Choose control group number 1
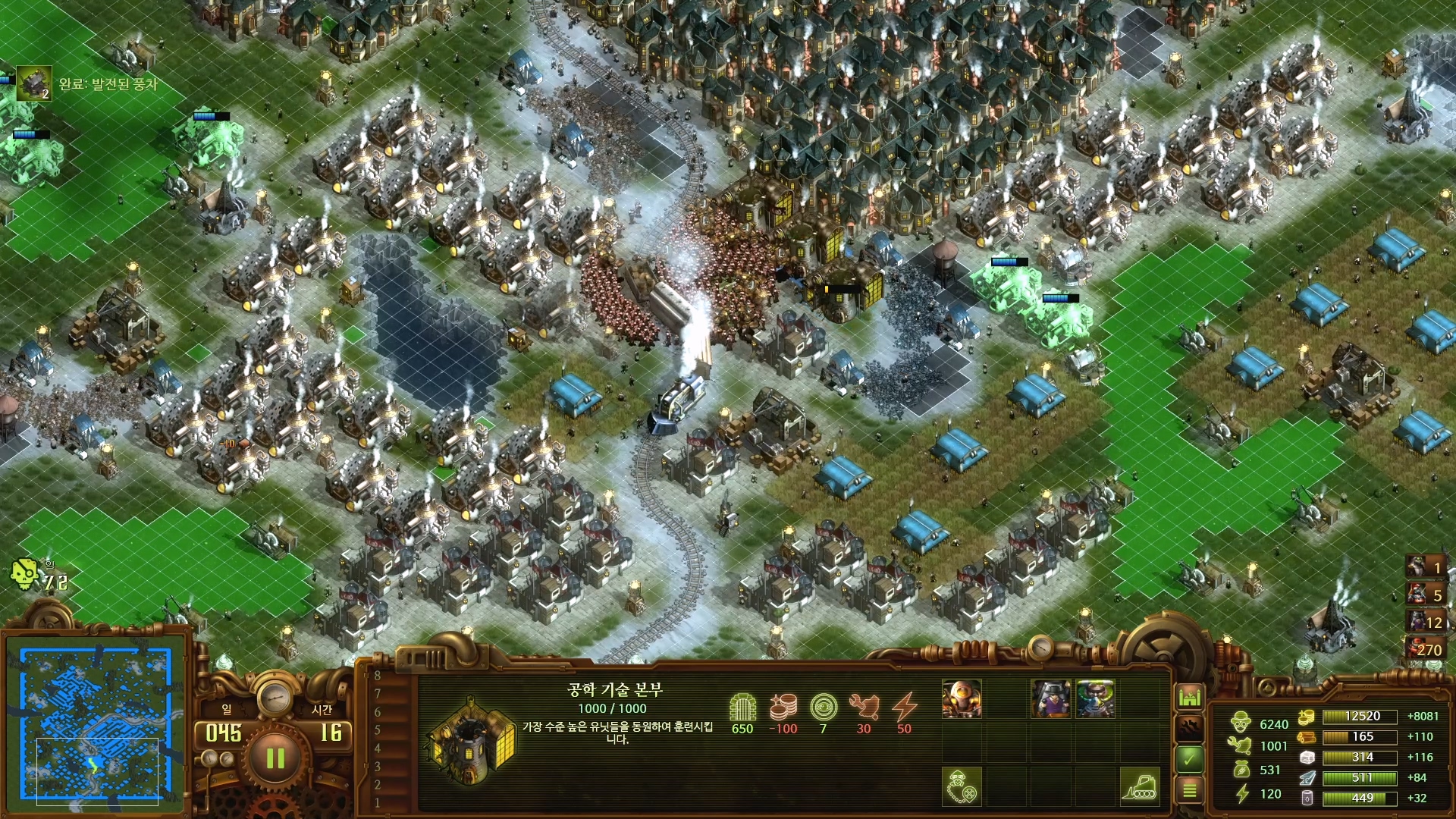1456x819 pixels. coord(377,802)
